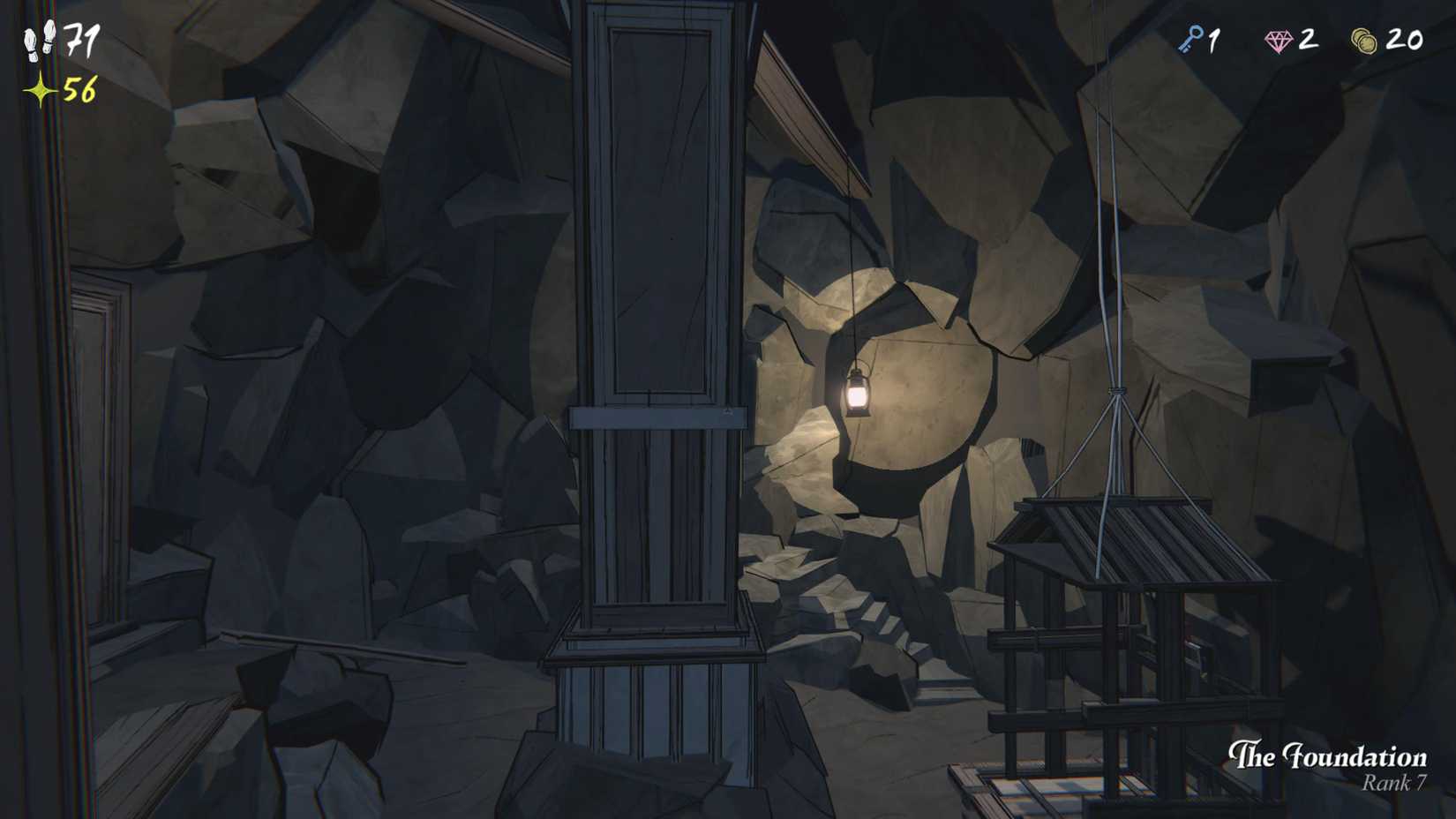Click the key count showing 1
This screenshot has height=819, width=1456.
click(x=1215, y=40)
